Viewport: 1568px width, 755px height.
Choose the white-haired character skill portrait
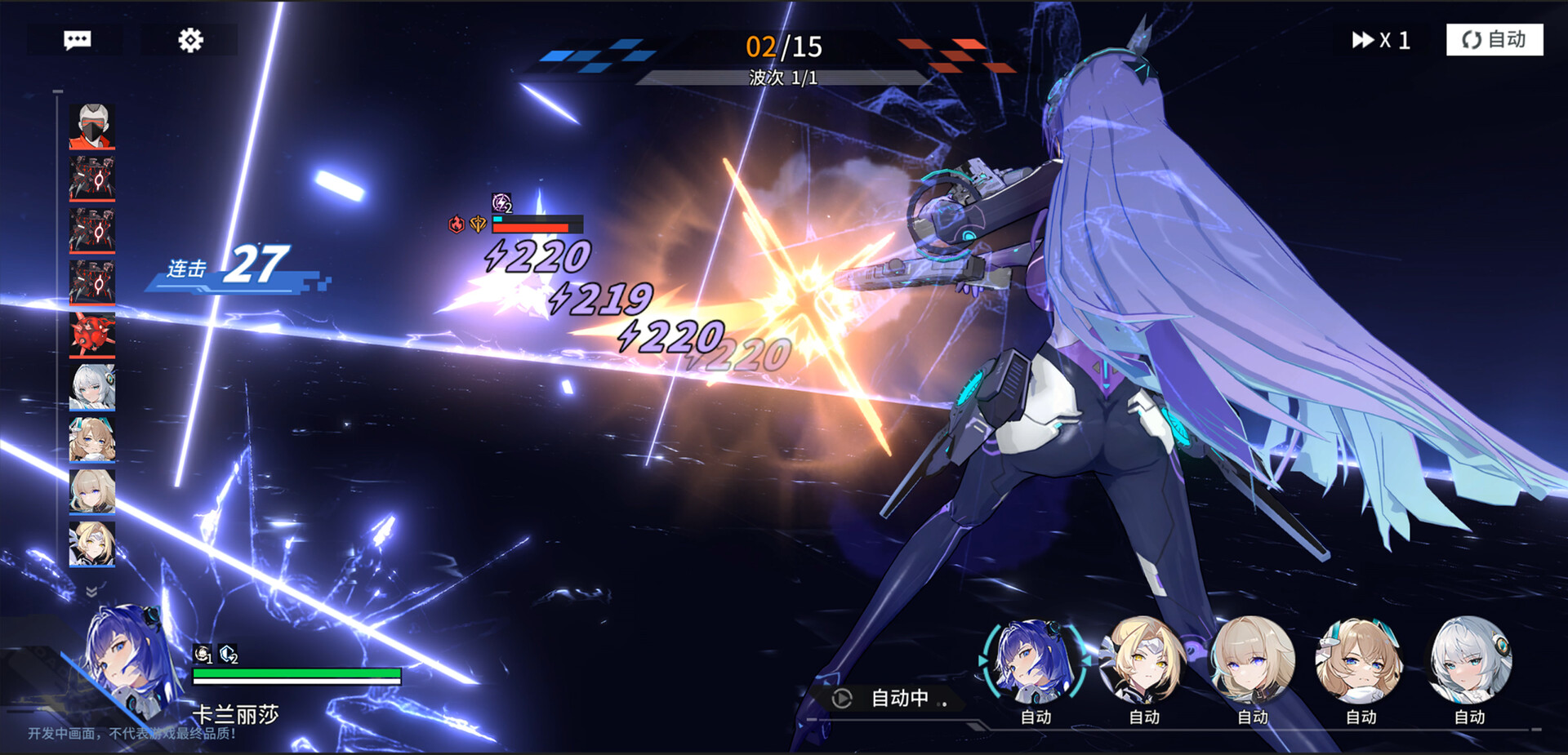coord(1469,661)
